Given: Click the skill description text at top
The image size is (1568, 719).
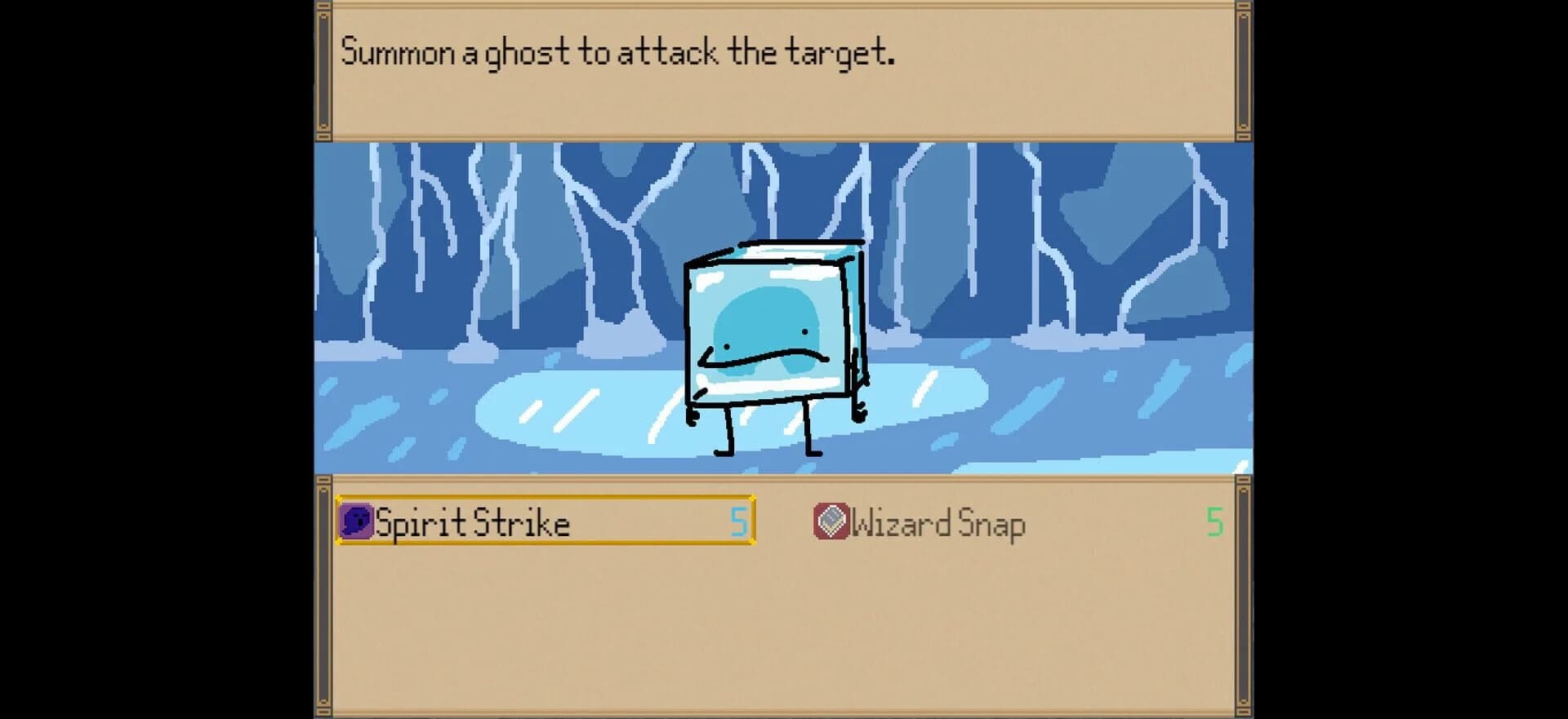Looking at the screenshot, I should [x=619, y=51].
